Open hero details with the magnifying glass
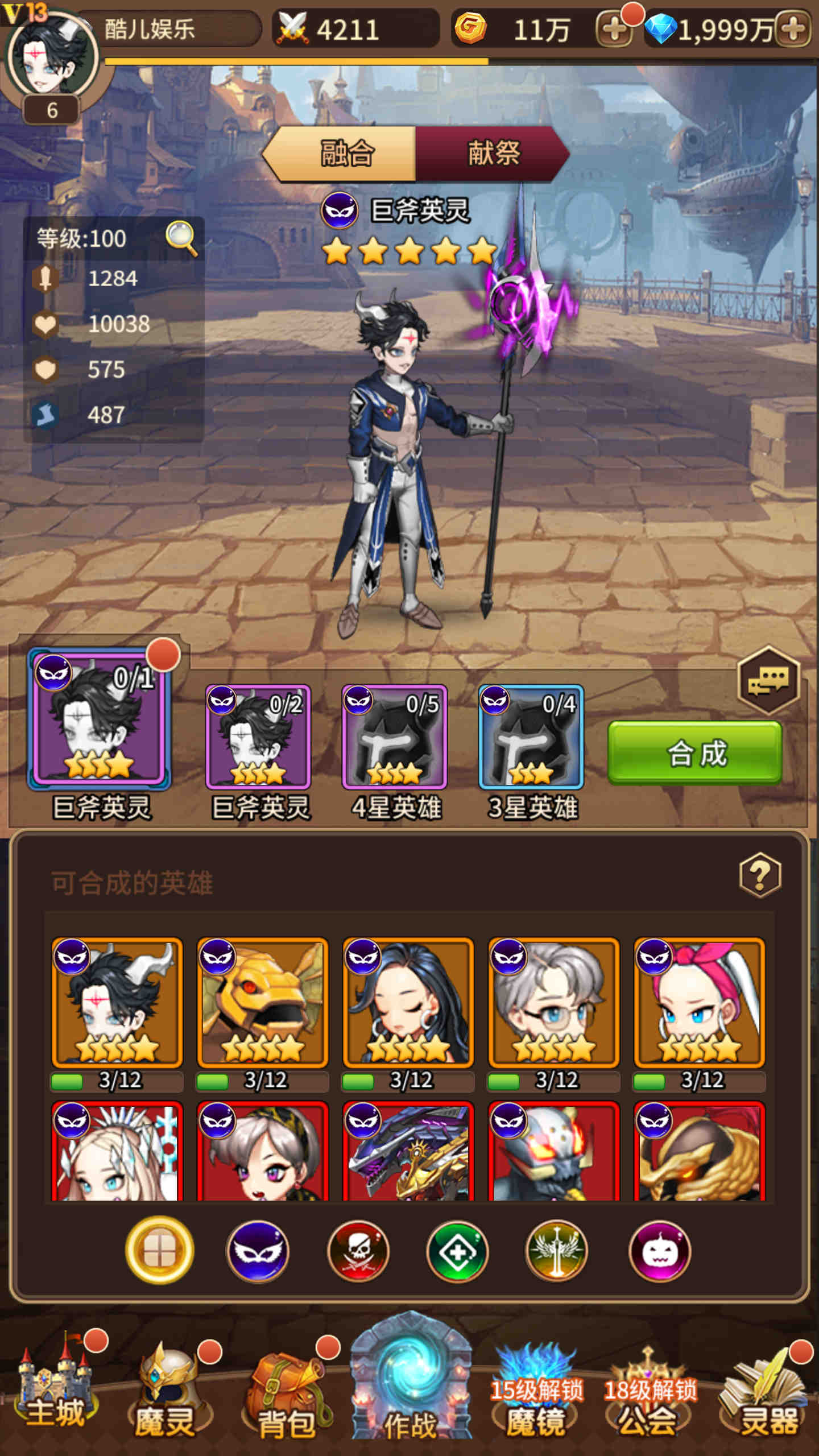 pos(181,238)
